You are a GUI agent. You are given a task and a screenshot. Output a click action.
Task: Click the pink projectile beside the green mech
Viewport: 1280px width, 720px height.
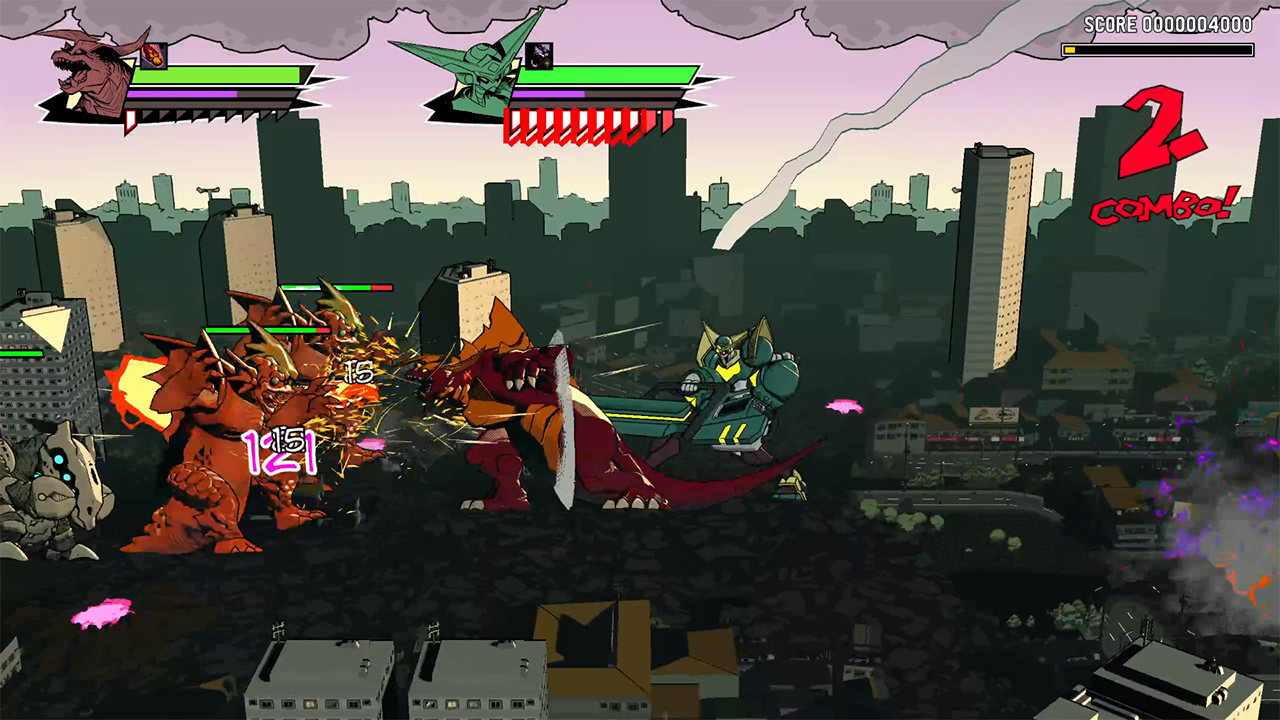coord(843,408)
